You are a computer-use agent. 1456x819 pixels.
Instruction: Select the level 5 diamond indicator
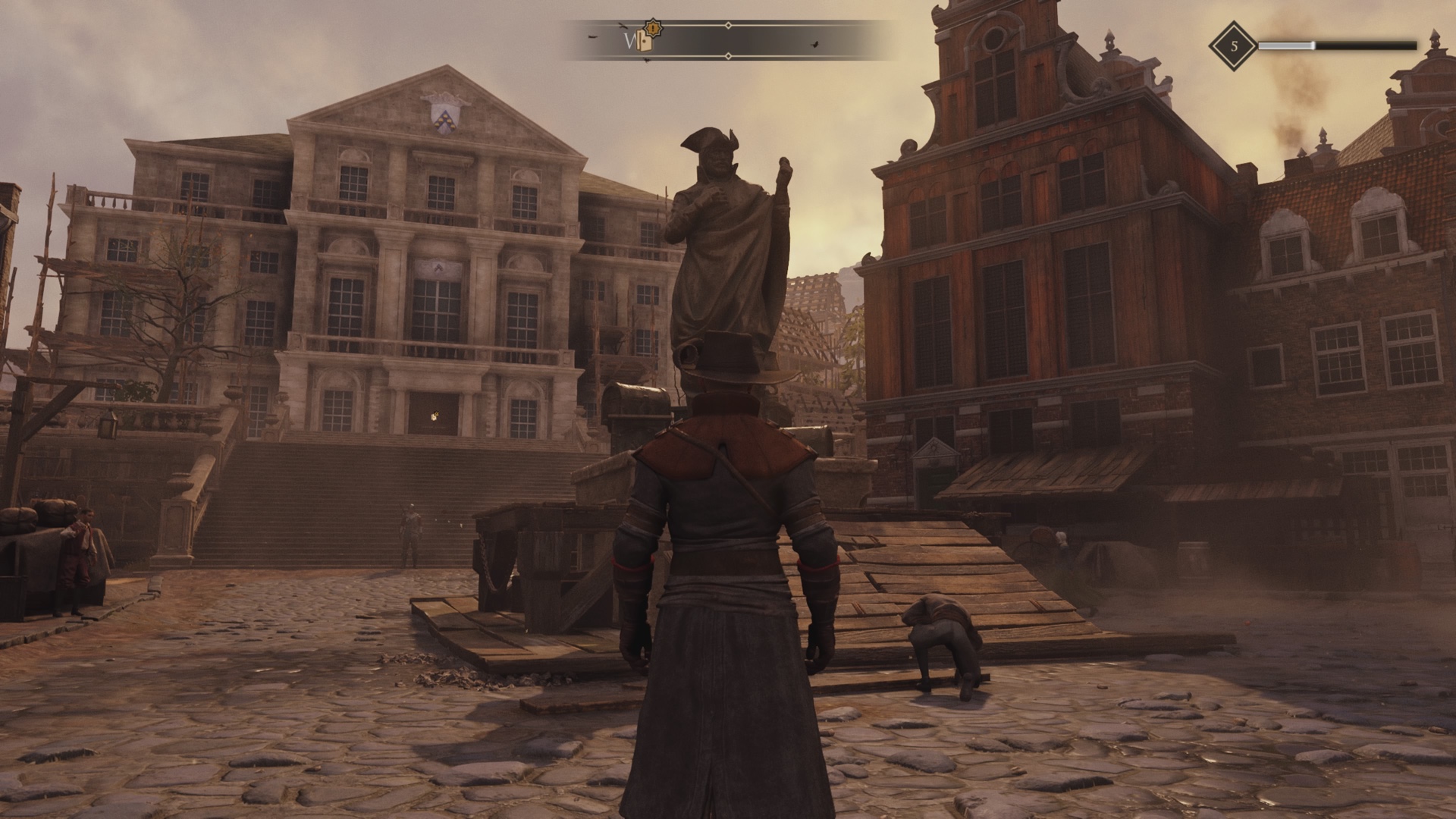click(1234, 45)
